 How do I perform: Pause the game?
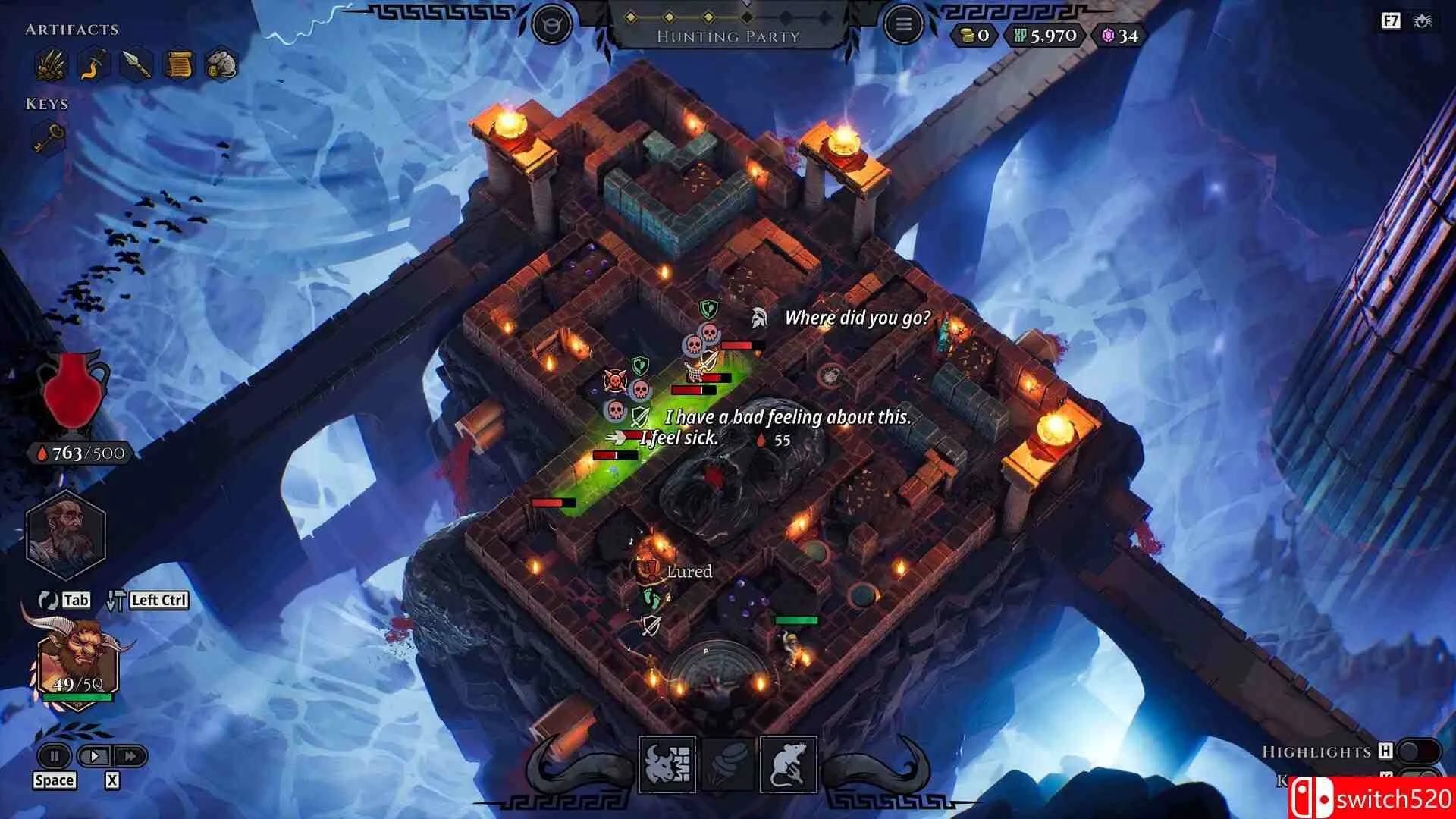(x=55, y=756)
